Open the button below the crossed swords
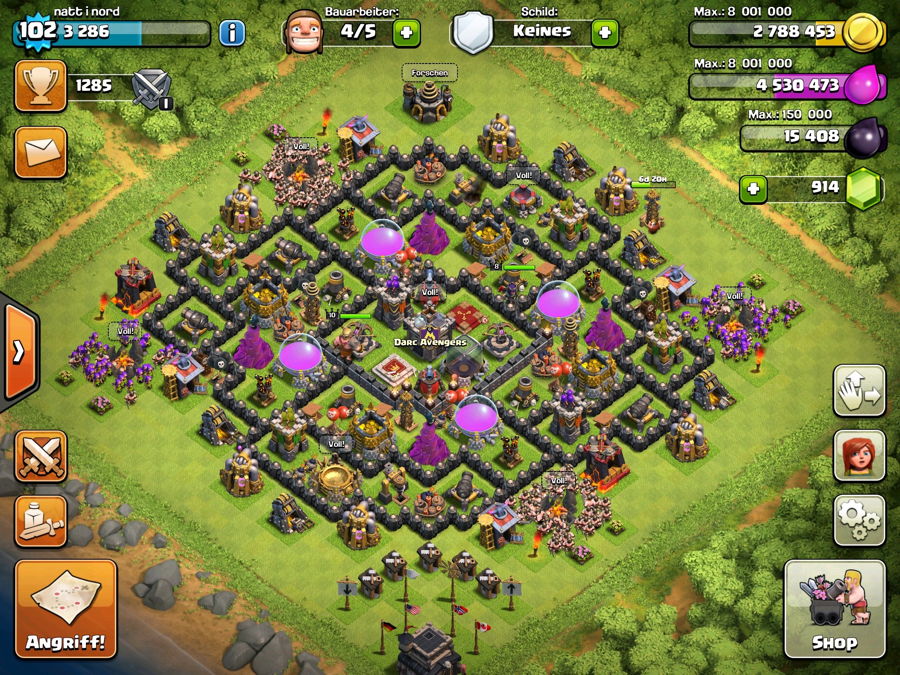The height and width of the screenshot is (675, 900). 40,520
